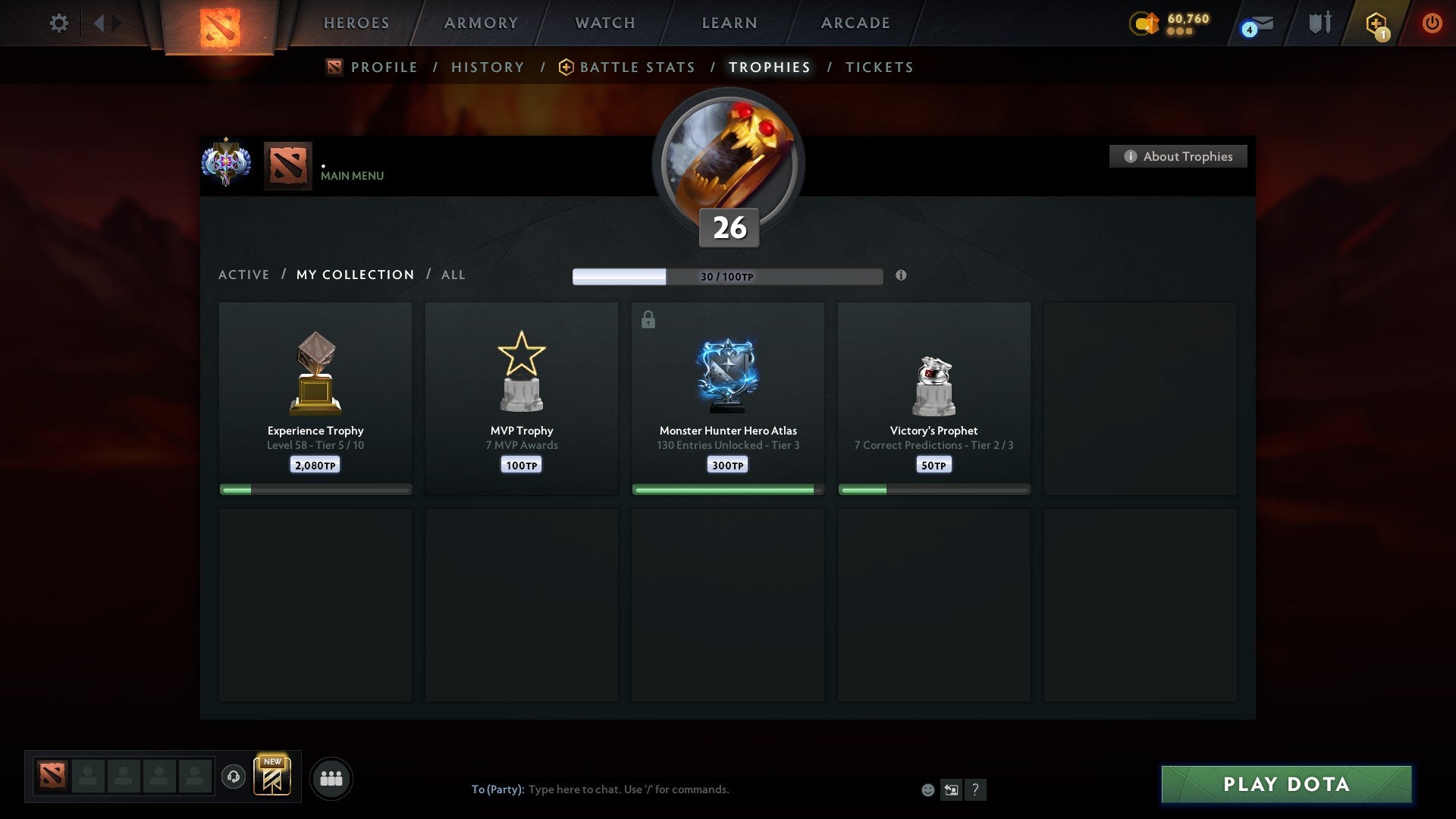The width and height of the screenshot is (1456, 819).
Task: Click the 30/100 TP progress bar
Action: coord(726,276)
